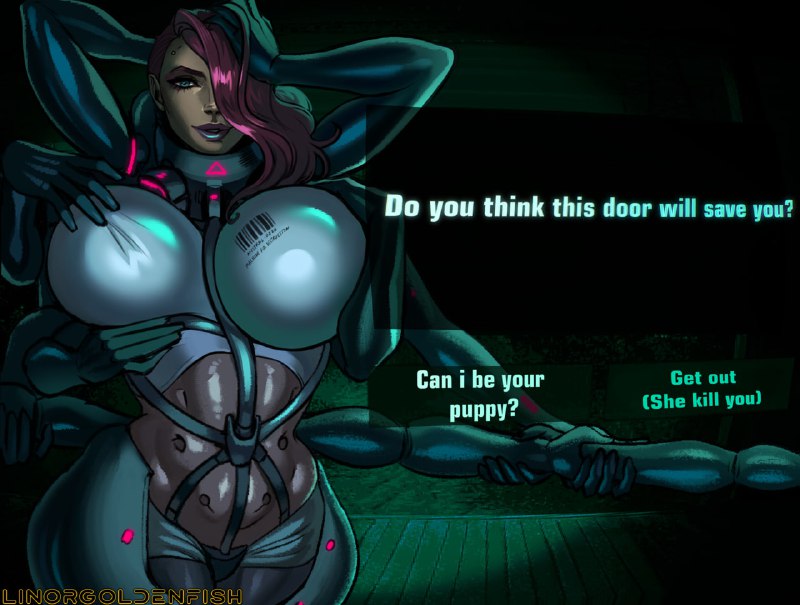
Task: Select the "Get out (She kill you)" option
Action: [x=702, y=389]
